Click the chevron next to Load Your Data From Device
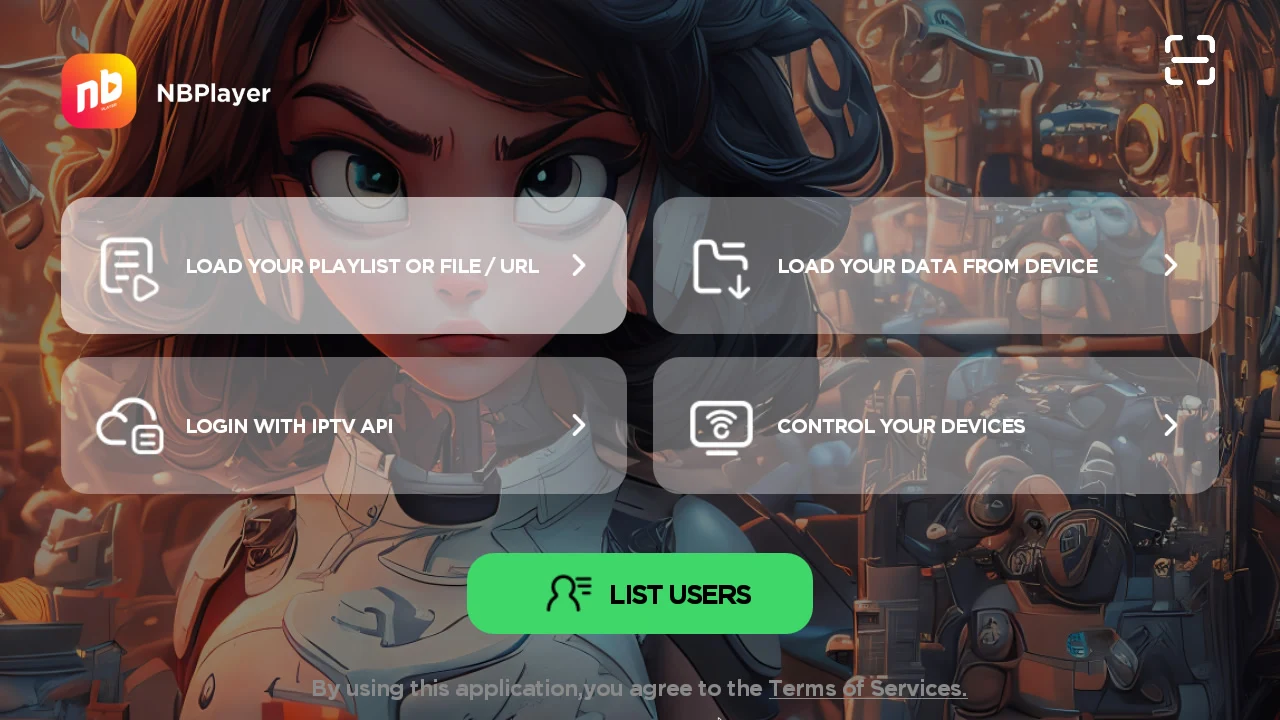This screenshot has height=720, width=1280. (1170, 265)
